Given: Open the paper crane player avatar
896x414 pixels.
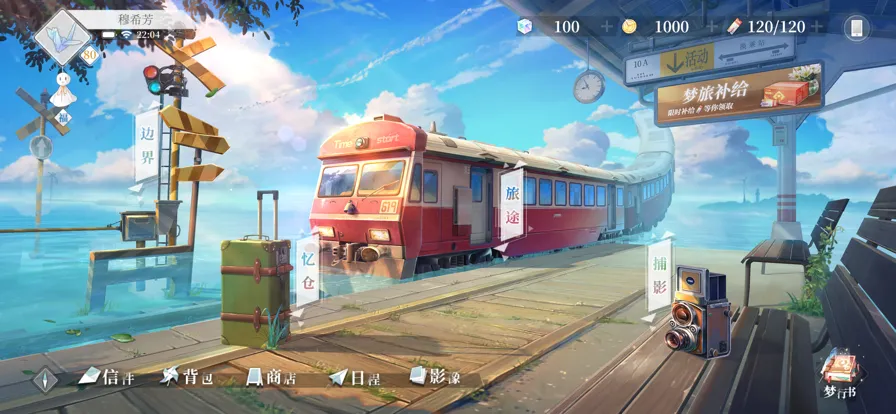Looking at the screenshot, I should (x=60, y=36).
